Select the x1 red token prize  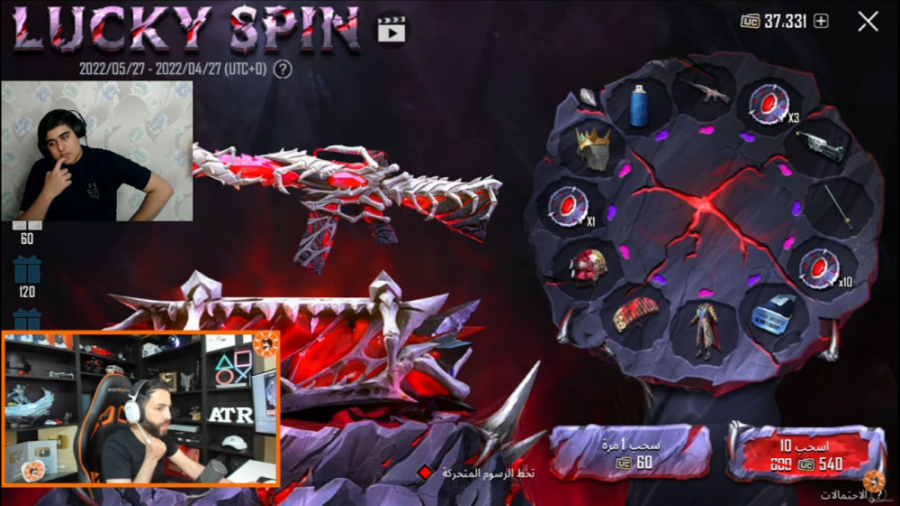tap(565, 204)
